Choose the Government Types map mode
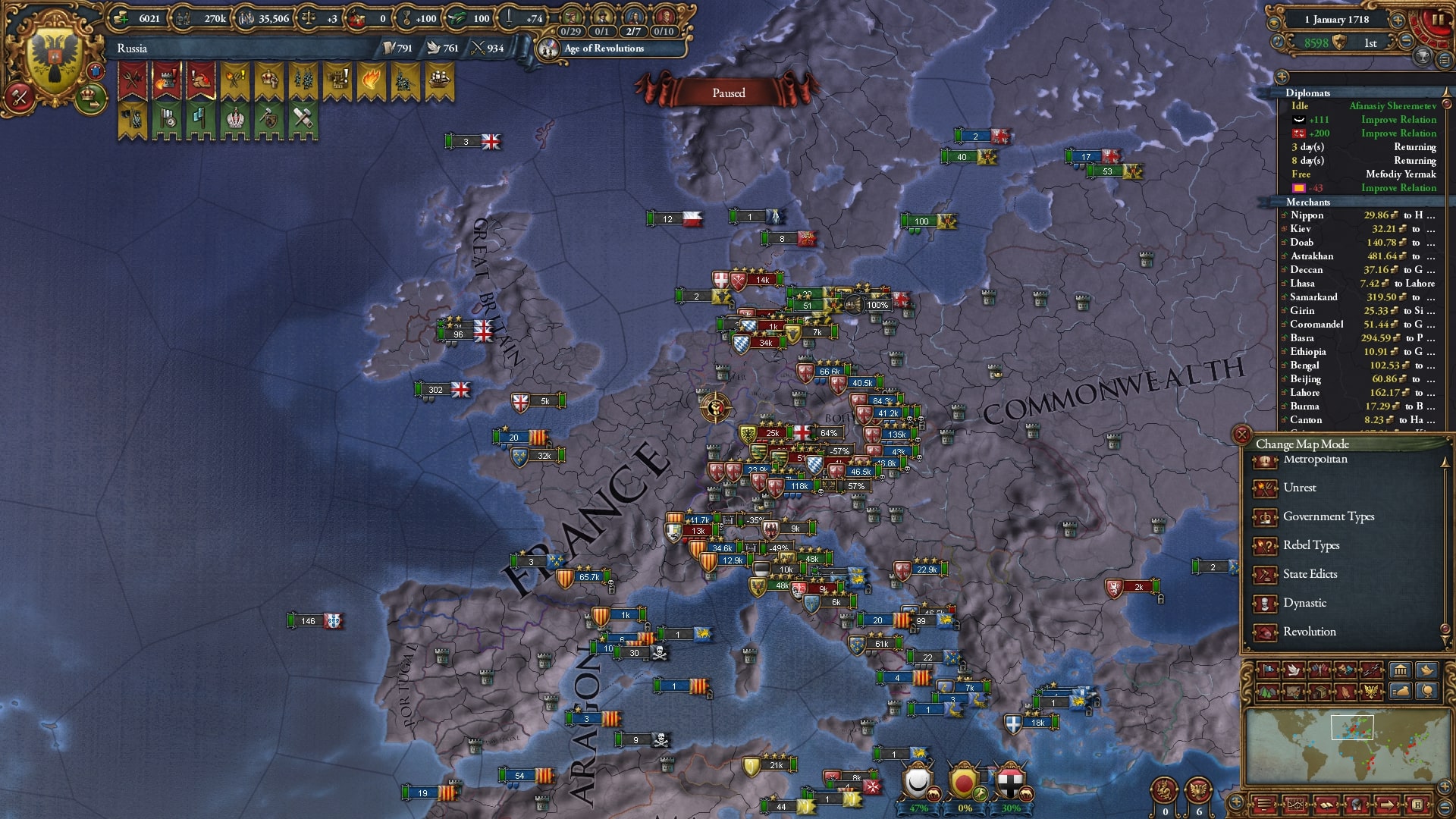 pyautogui.click(x=1328, y=516)
